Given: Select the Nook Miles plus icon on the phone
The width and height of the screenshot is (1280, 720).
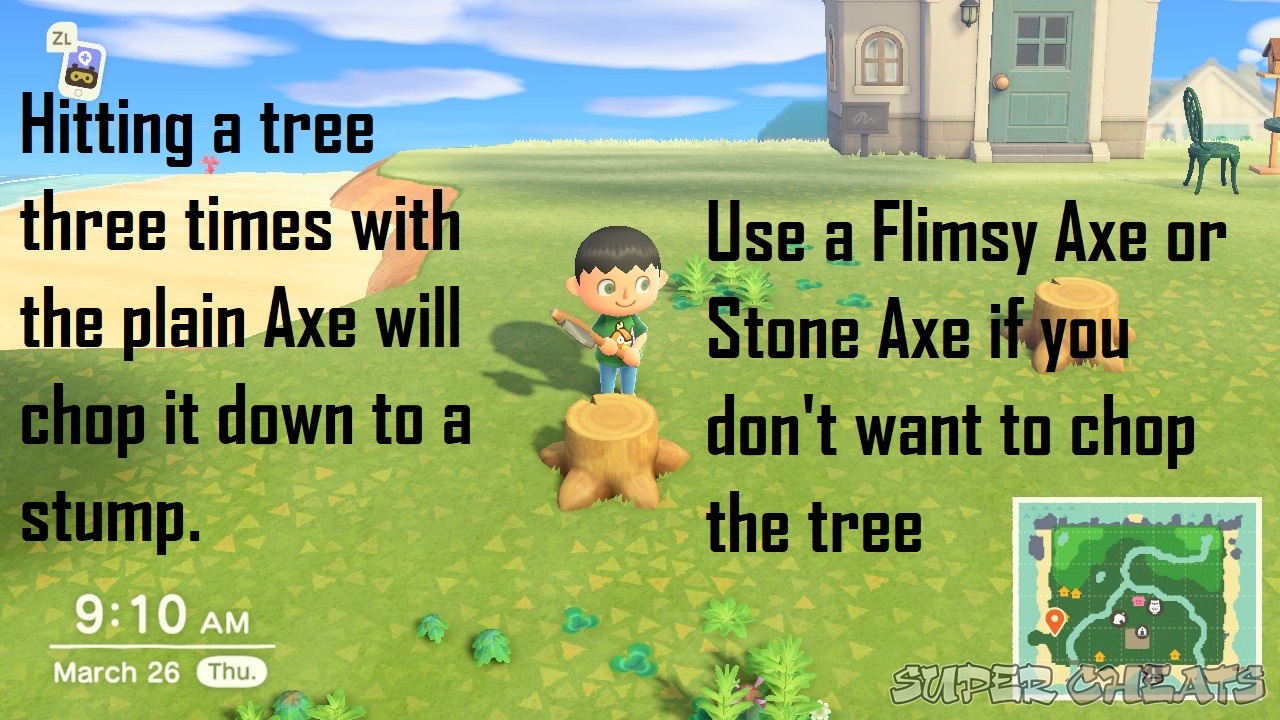Looking at the screenshot, I should 85,57.
